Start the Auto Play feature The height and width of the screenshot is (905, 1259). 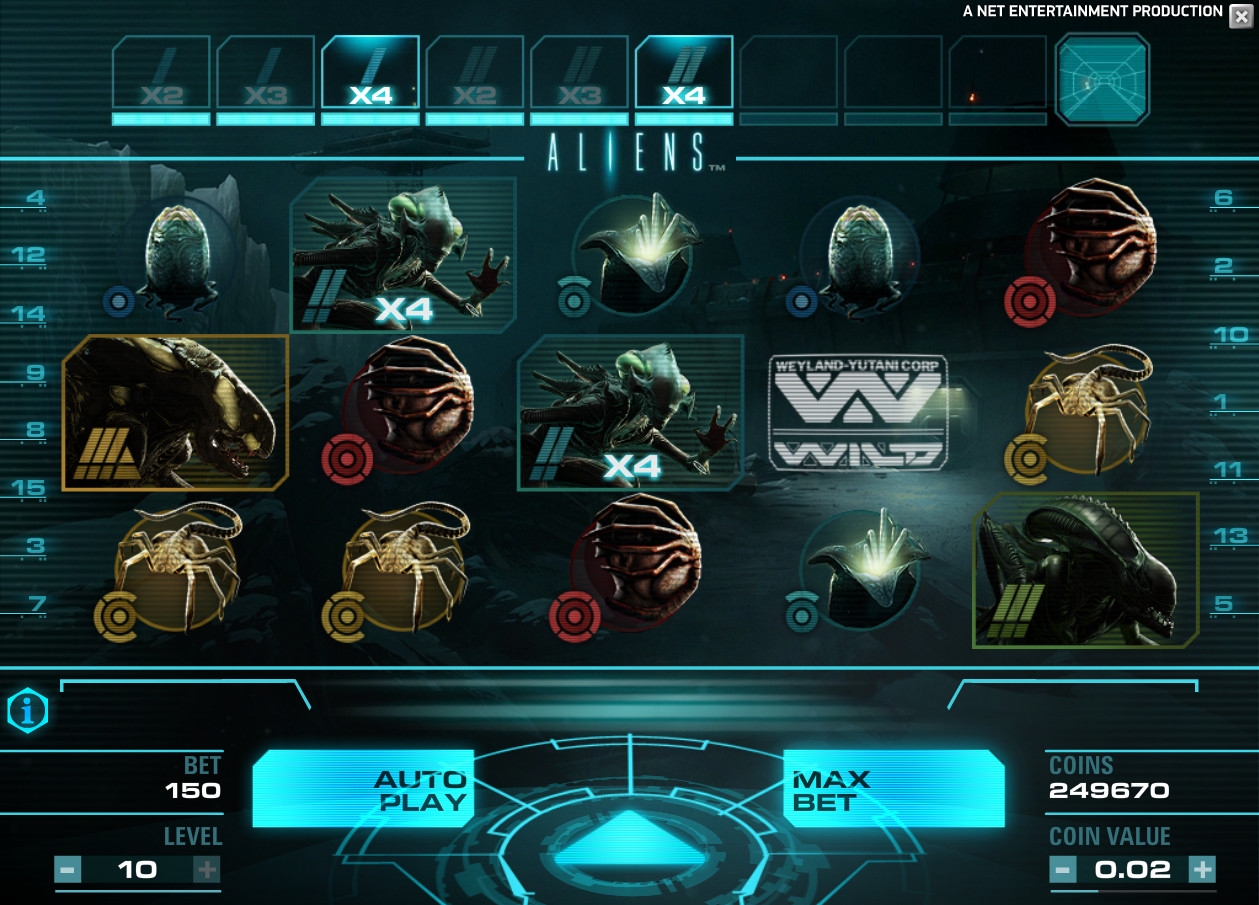point(362,789)
